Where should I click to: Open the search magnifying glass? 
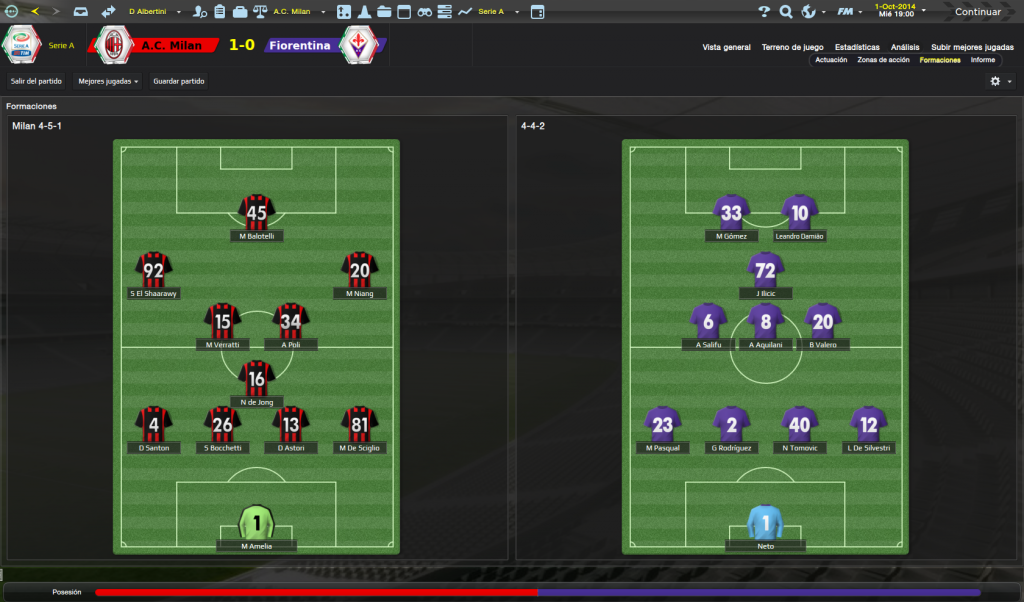(x=786, y=12)
